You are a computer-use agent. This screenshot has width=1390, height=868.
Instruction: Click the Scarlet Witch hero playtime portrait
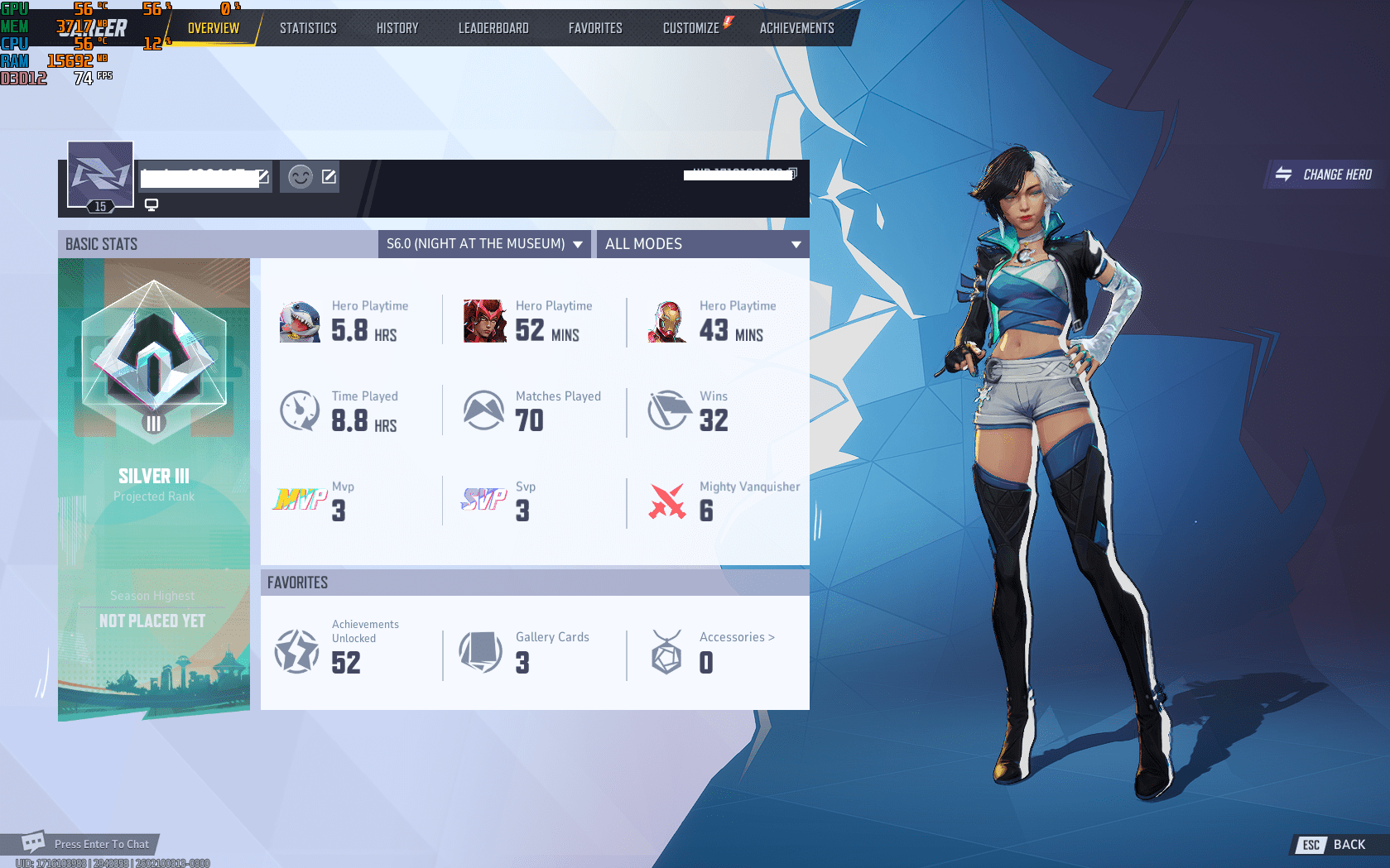pos(484,321)
